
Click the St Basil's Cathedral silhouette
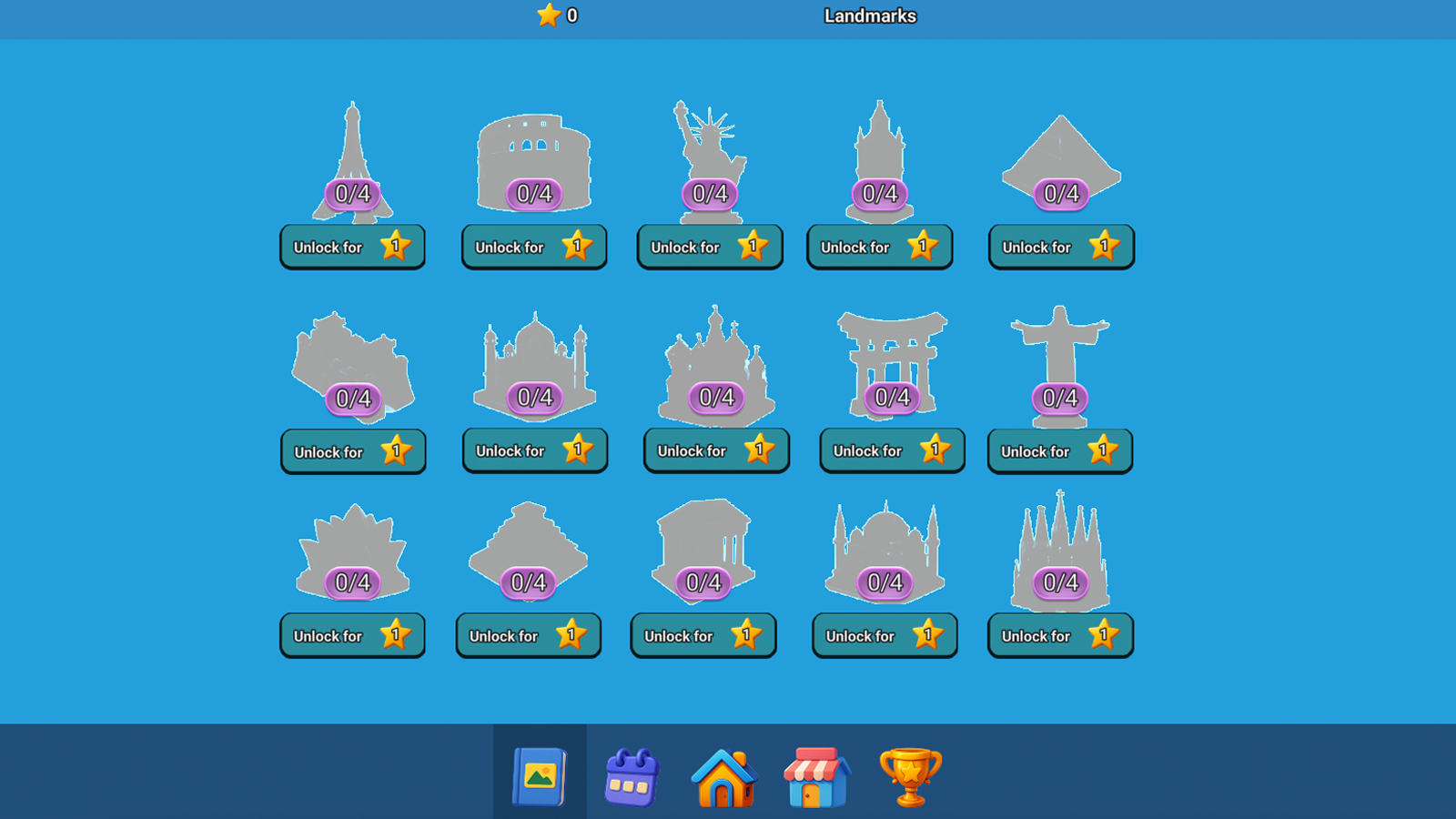(716, 355)
